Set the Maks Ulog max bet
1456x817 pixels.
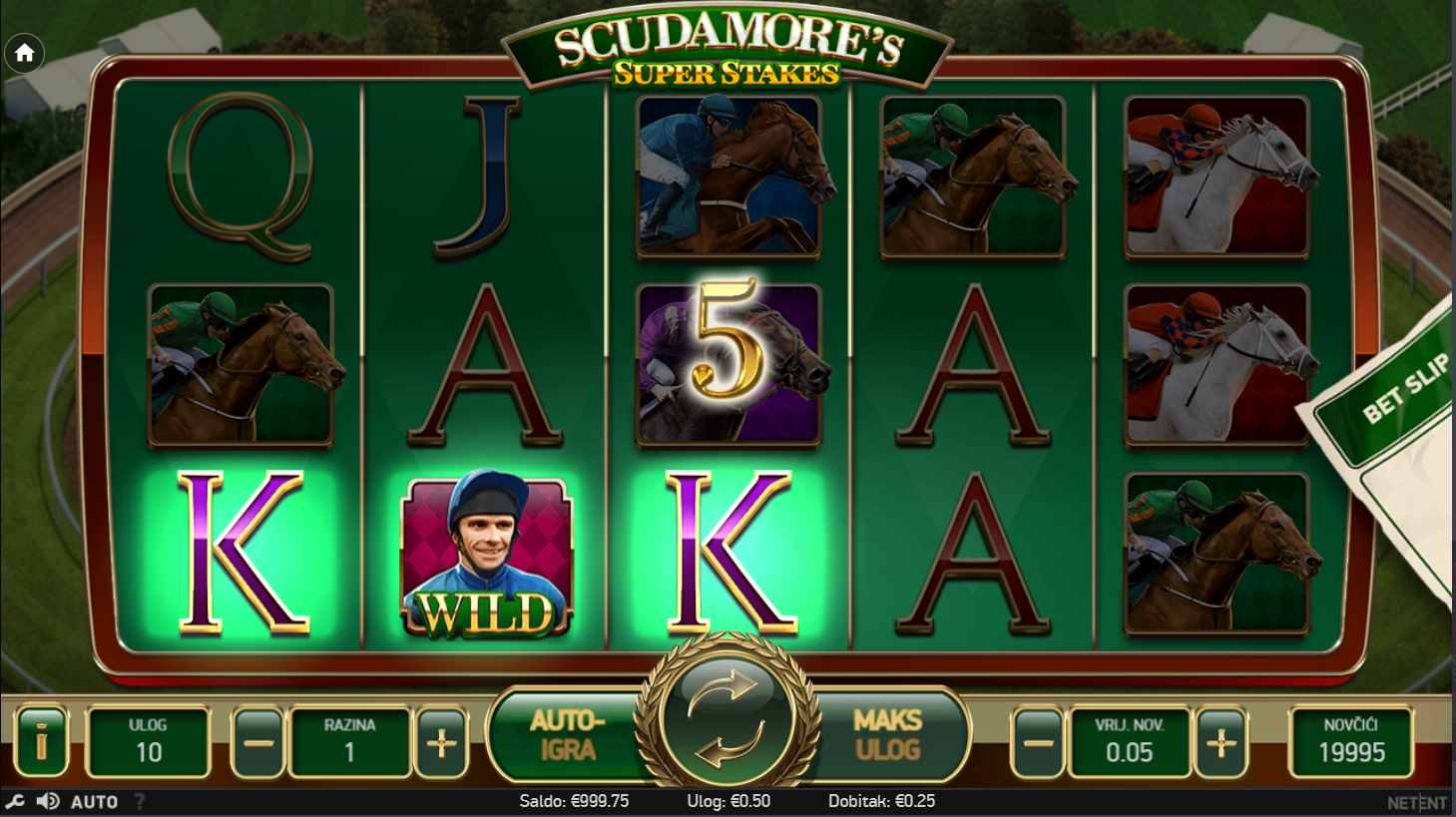pyautogui.click(x=887, y=735)
